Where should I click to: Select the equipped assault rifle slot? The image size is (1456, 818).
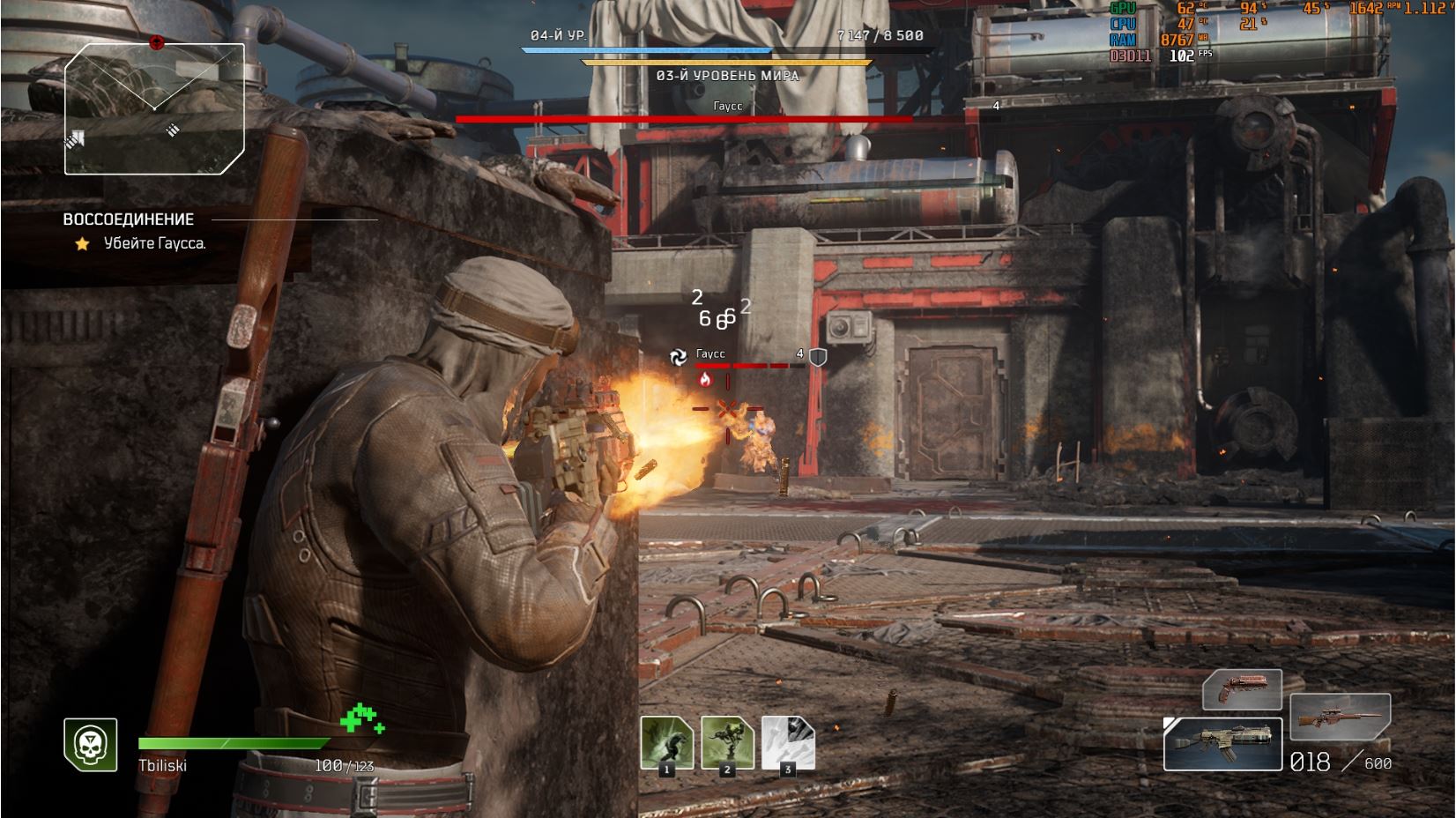(x=1222, y=744)
